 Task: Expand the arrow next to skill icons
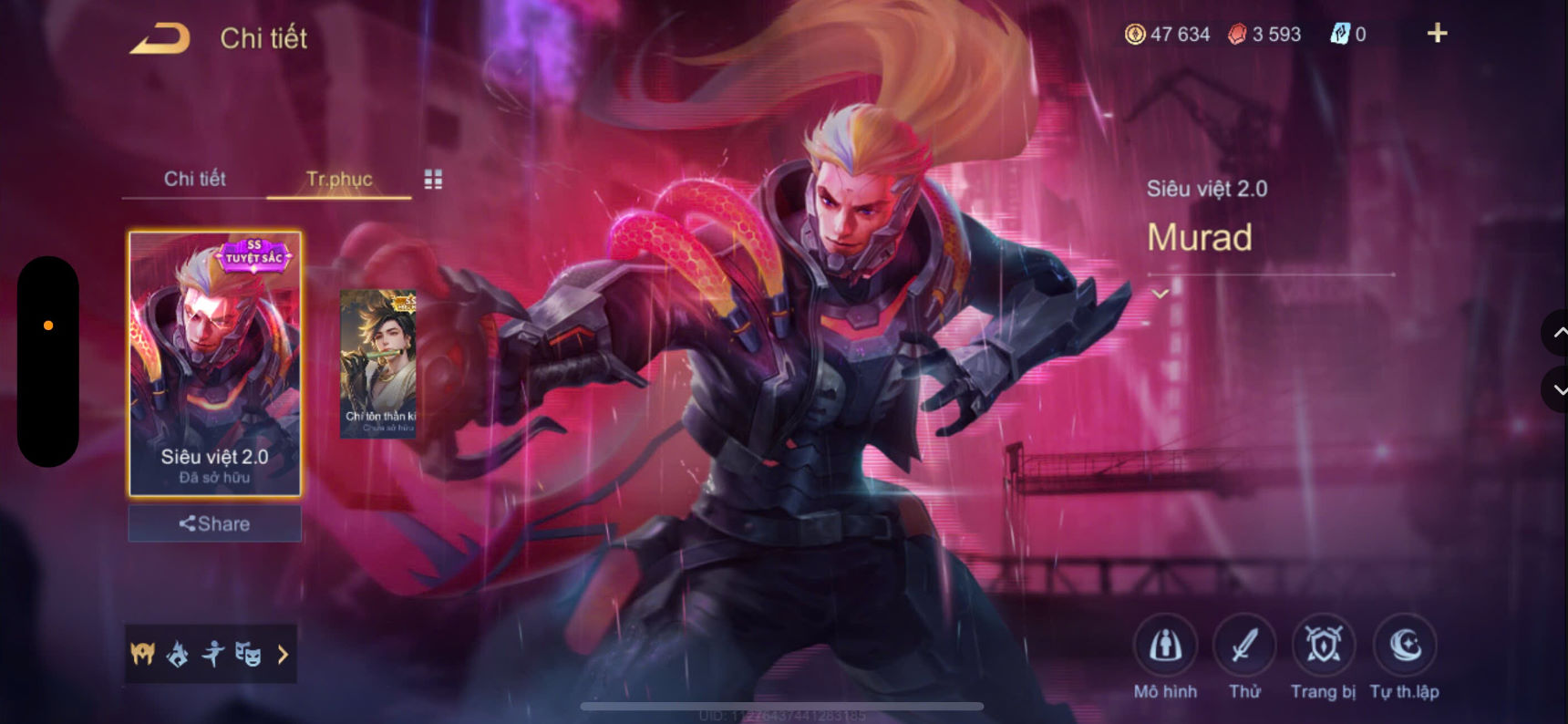pyautogui.click(x=282, y=654)
